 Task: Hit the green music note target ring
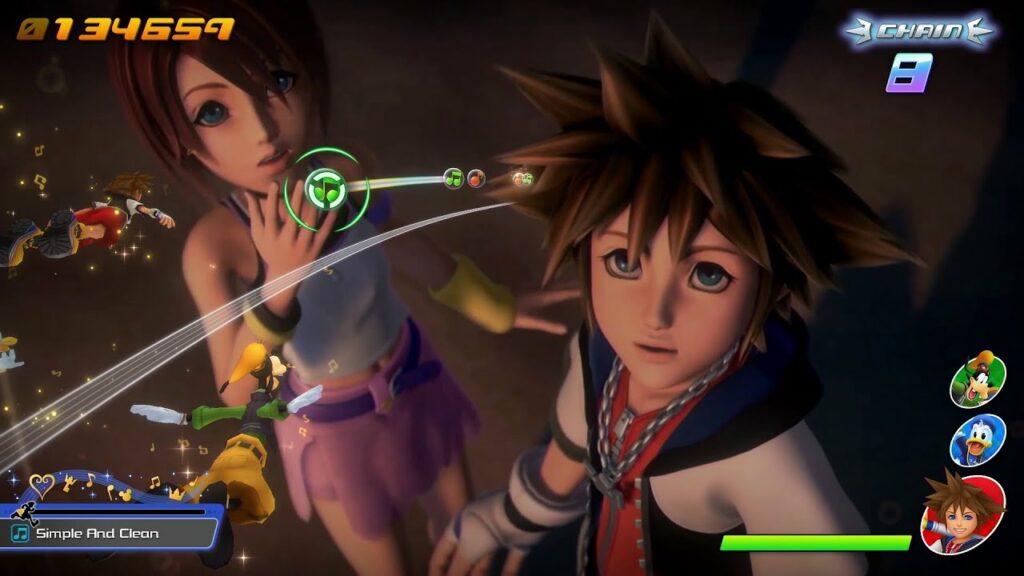point(323,188)
